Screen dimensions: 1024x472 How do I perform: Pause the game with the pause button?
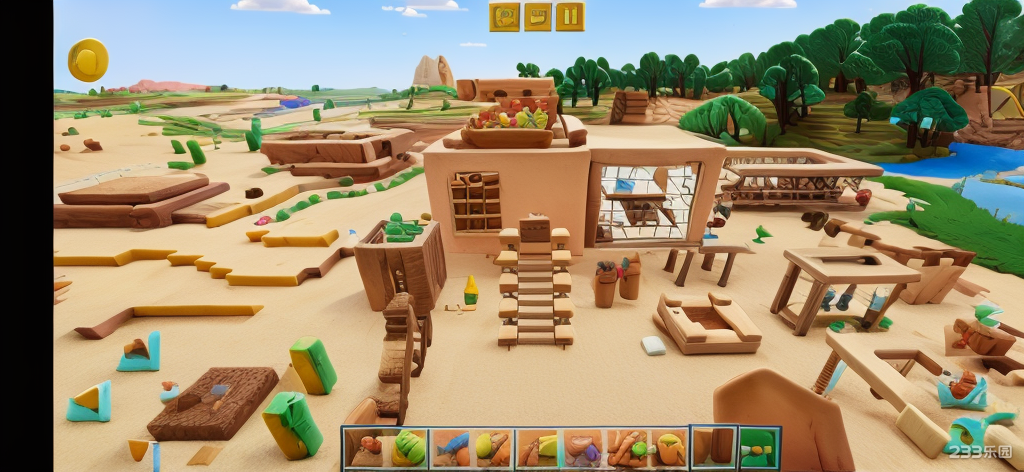(569, 16)
